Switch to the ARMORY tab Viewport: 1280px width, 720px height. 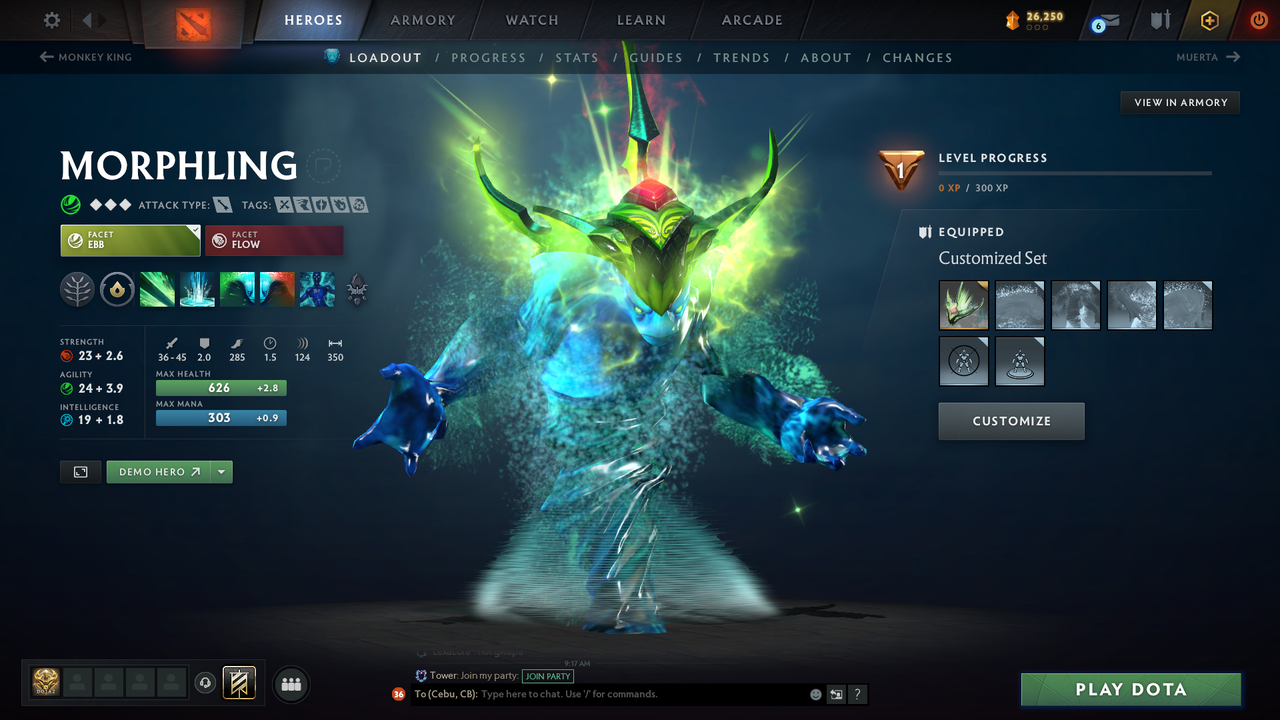coord(422,20)
